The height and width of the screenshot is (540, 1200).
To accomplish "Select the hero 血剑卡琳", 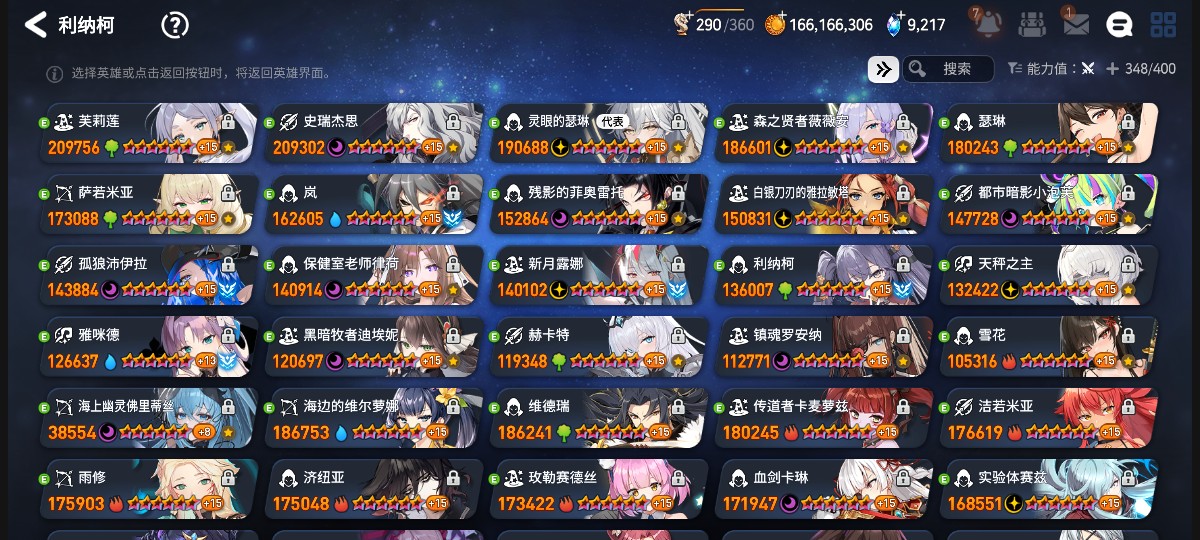I will click(x=823, y=490).
